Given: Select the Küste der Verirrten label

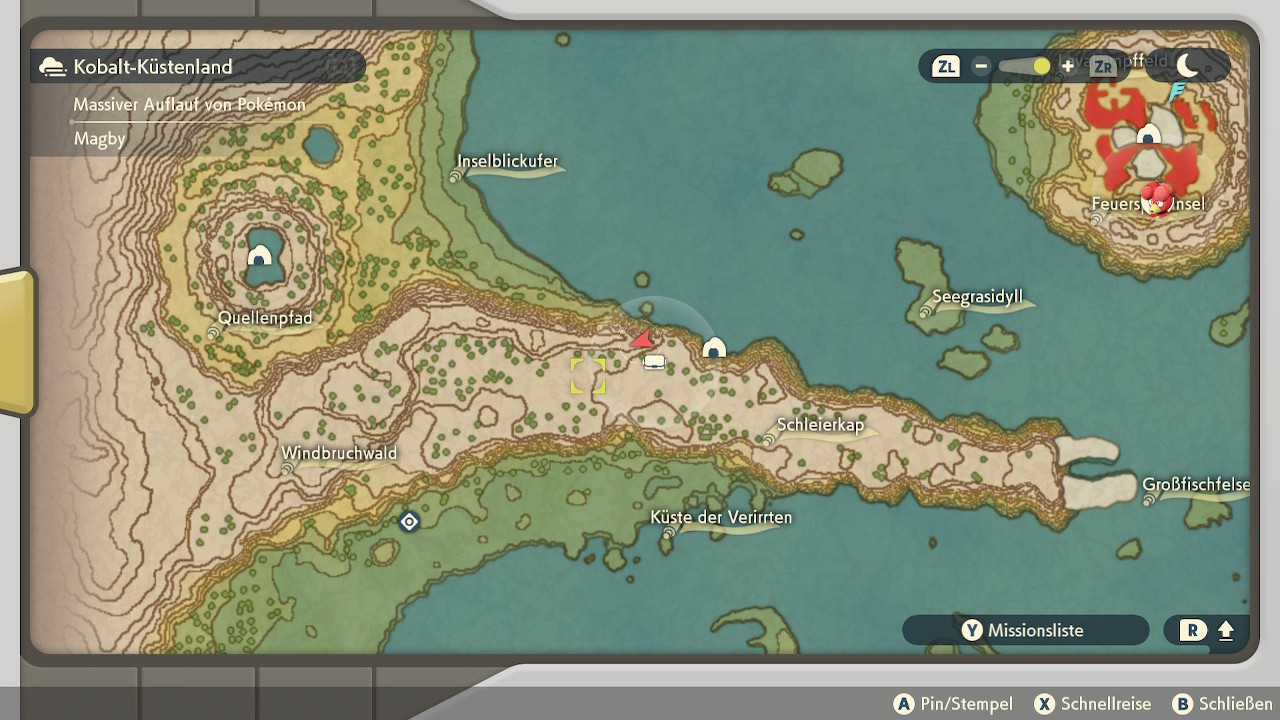Looking at the screenshot, I should [x=720, y=517].
